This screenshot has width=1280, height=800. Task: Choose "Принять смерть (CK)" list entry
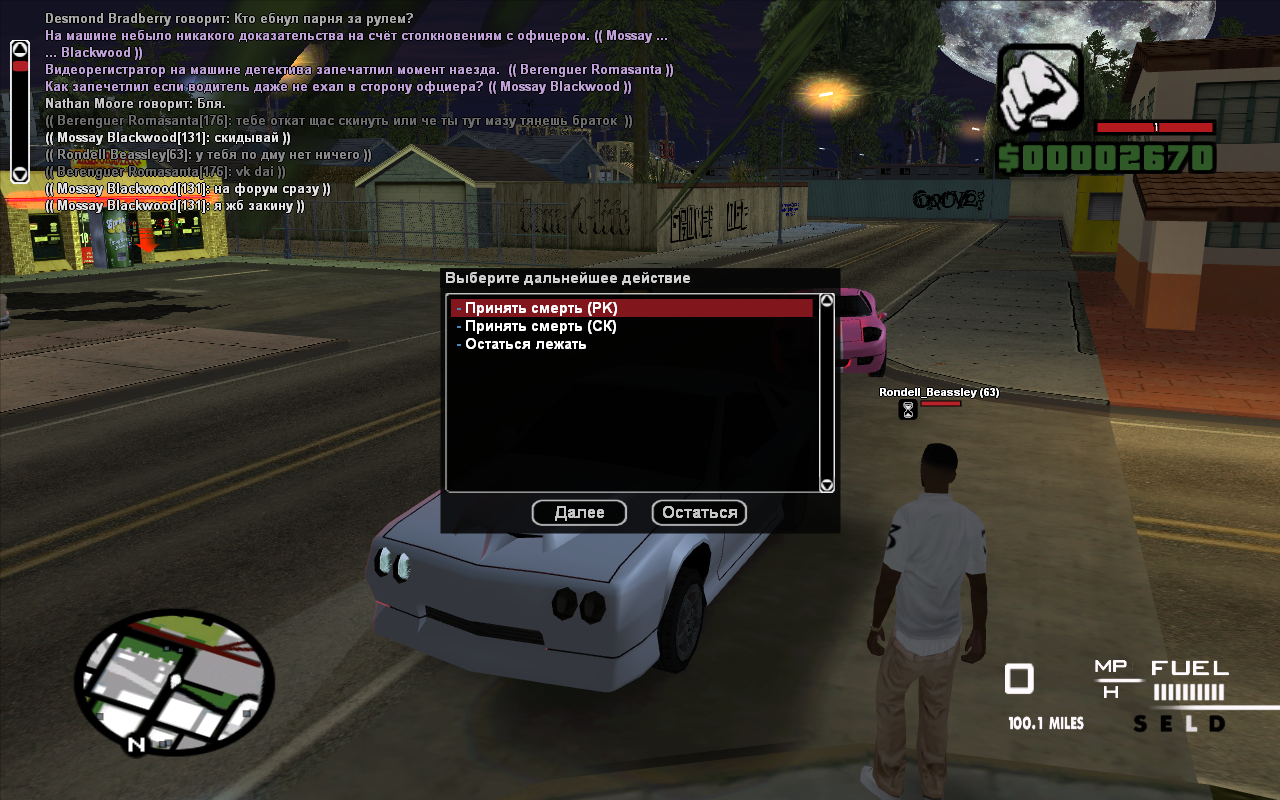point(541,327)
